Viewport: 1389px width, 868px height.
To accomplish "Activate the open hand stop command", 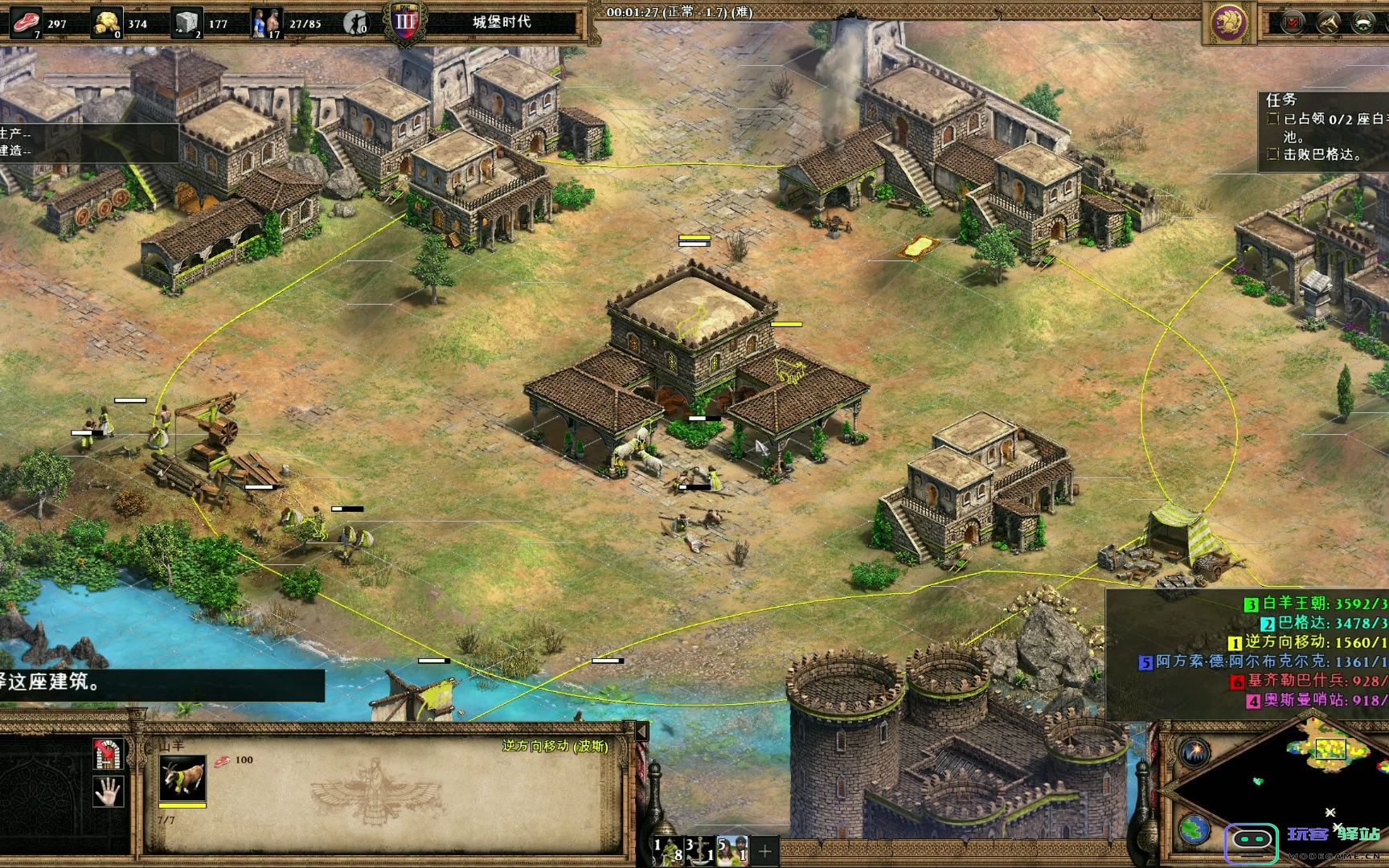I will click(x=108, y=792).
